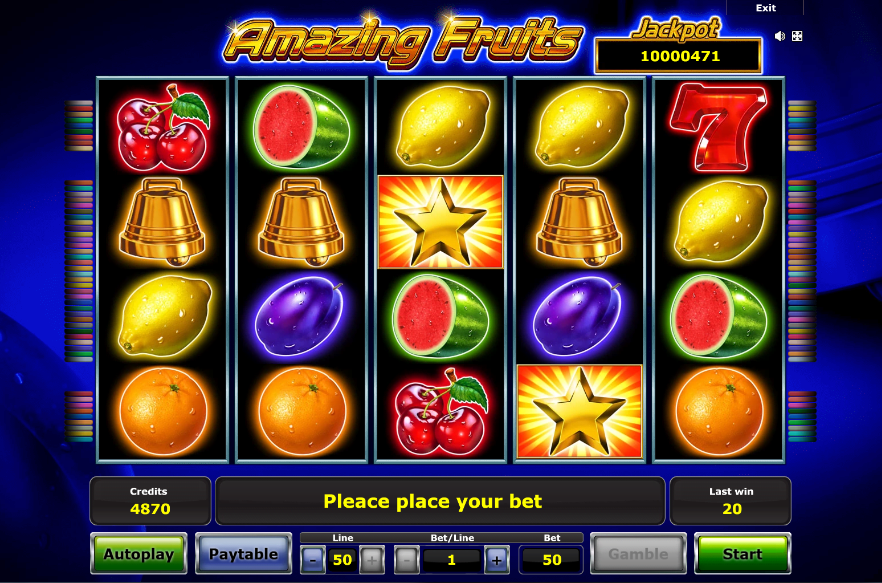Screen dimensions: 882x583
Task: Lower the bet per line
Action: point(407,560)
